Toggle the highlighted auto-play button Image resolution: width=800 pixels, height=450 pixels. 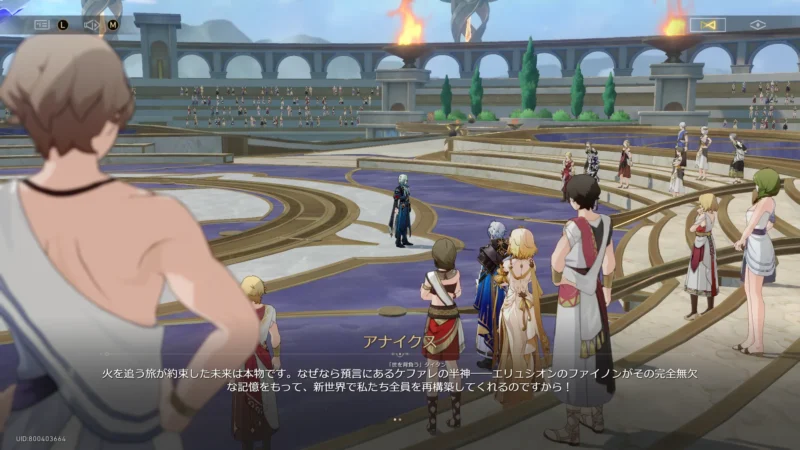click(x=707, y=24)
